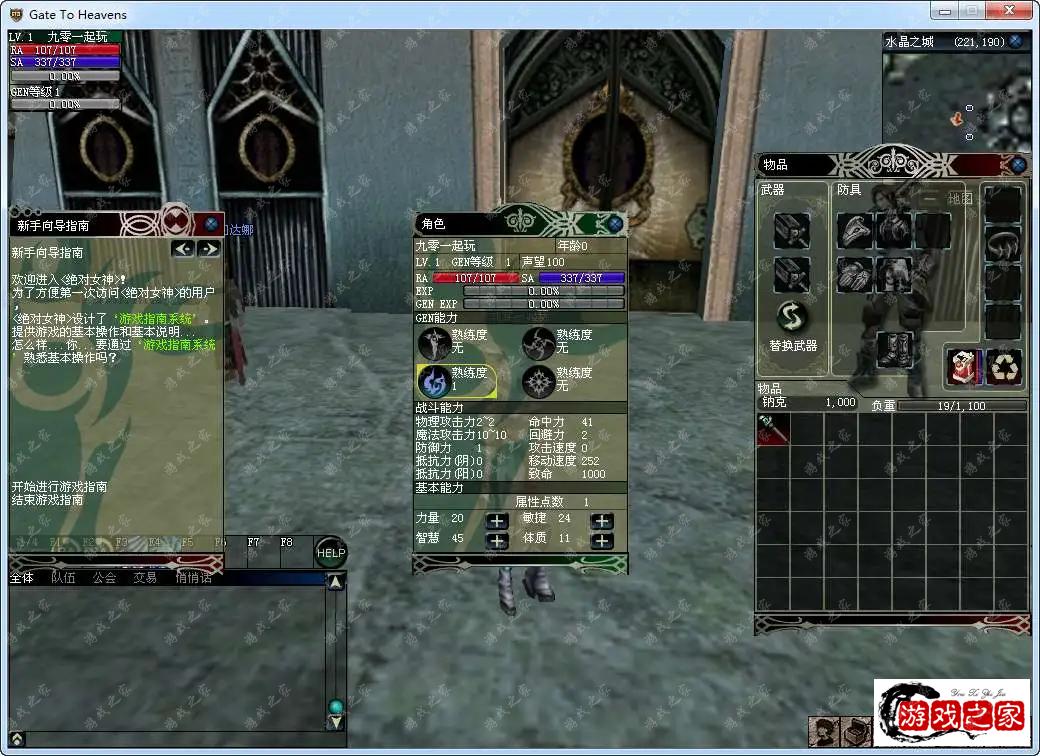Add a point to 力量 strength

click(497, 521)
